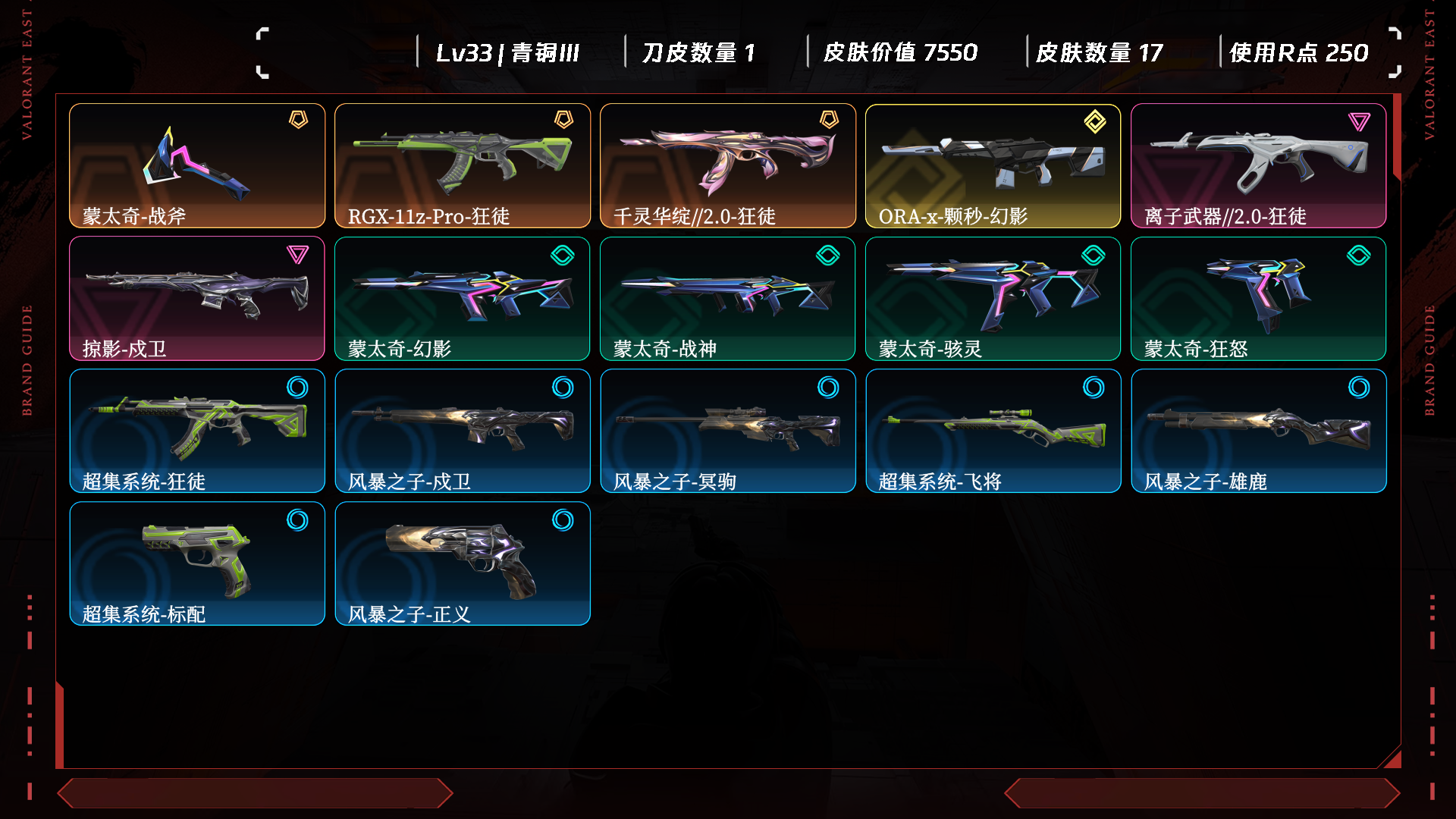Open the 蒙太奇-战神 skin card

[x=728, y=298]
